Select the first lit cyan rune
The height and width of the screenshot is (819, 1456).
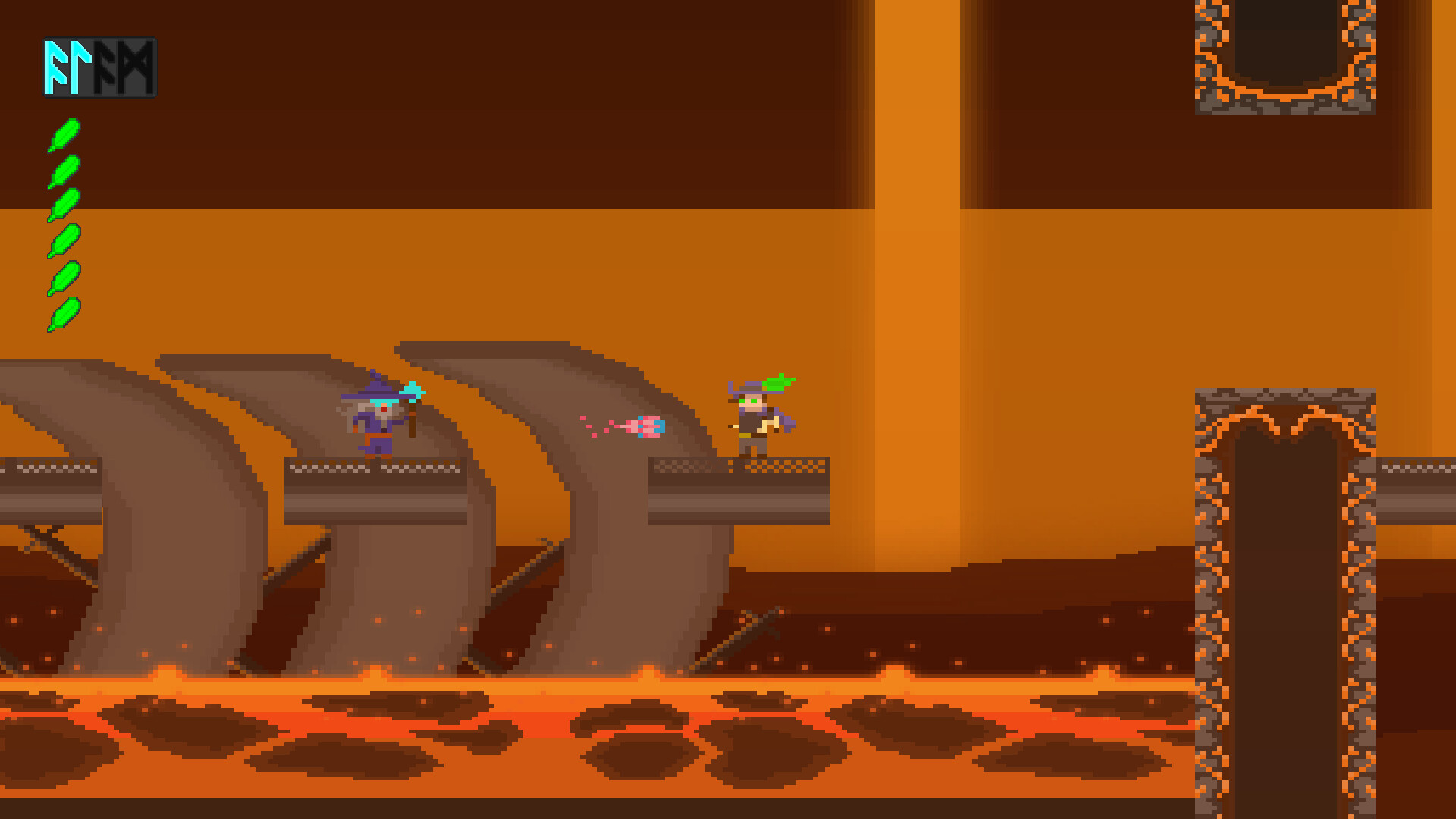click(57, 67)
